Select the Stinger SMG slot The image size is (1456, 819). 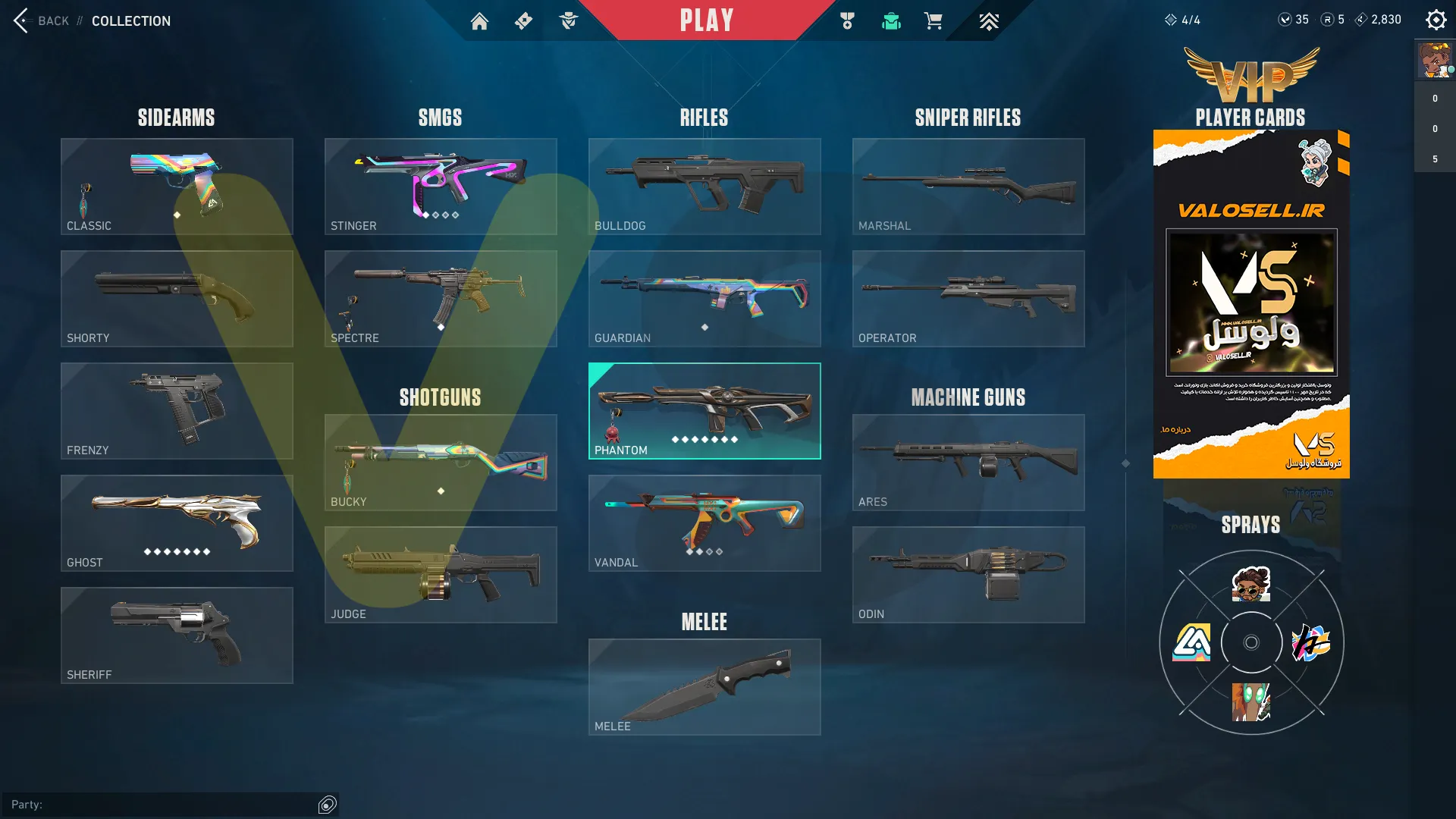click(x=441, y=187)
